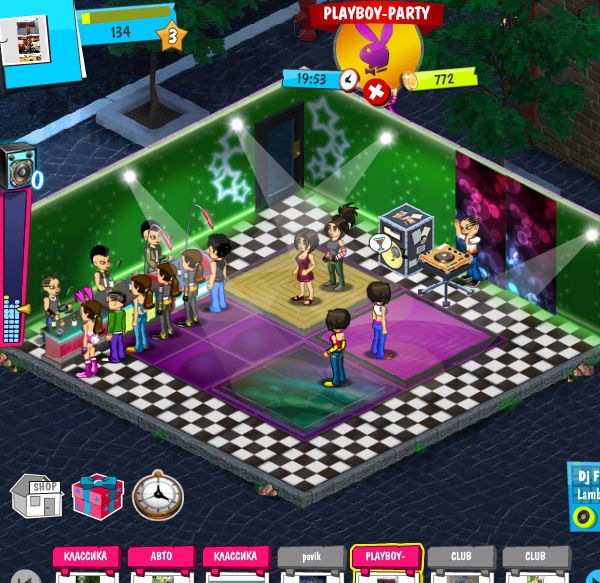Click the speaker music icon
The width and height of the screenshot is (600, 583).
click(19, 165)
